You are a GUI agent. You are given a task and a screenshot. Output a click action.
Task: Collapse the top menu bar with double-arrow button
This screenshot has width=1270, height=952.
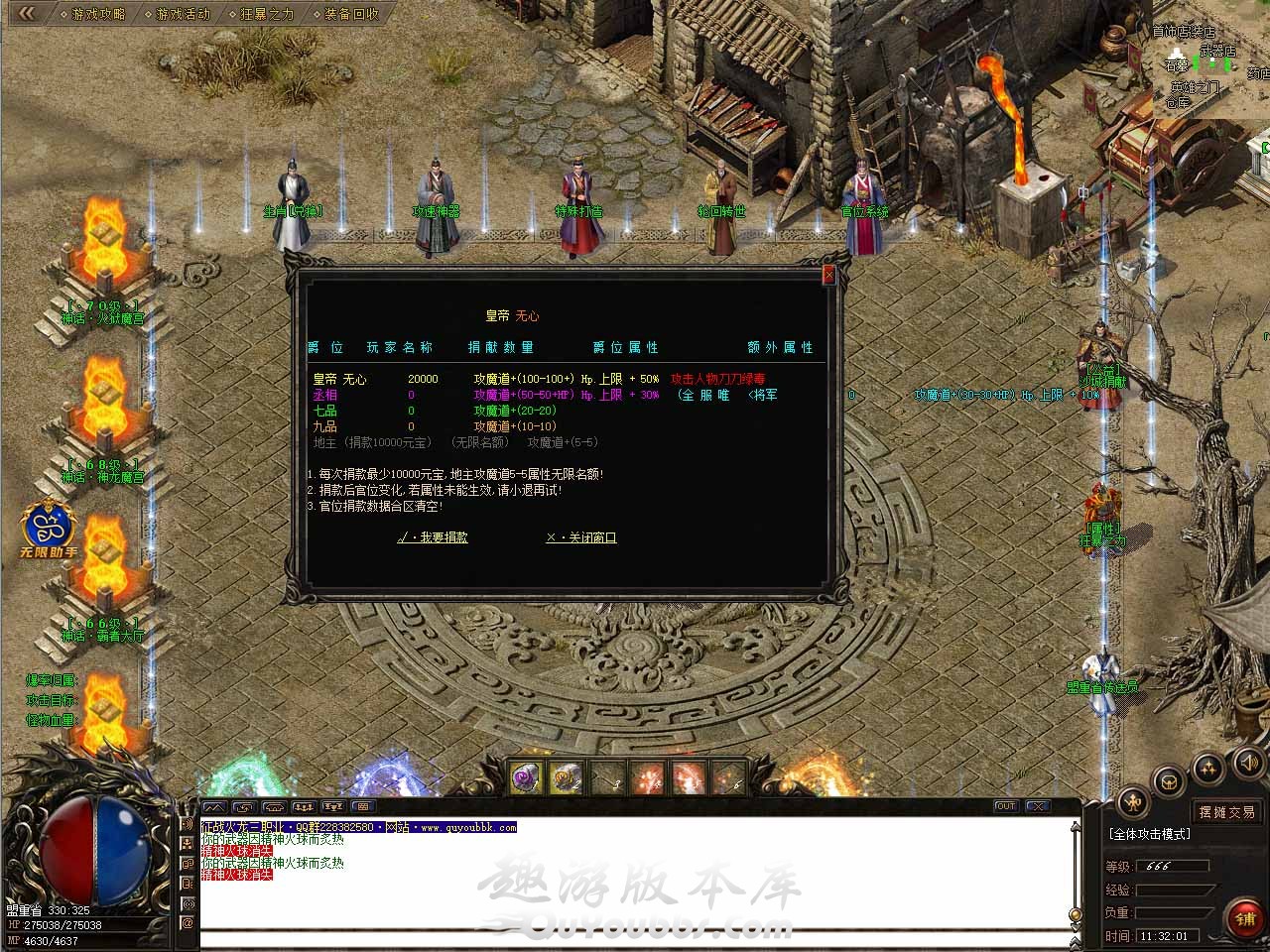pos(27,13)
